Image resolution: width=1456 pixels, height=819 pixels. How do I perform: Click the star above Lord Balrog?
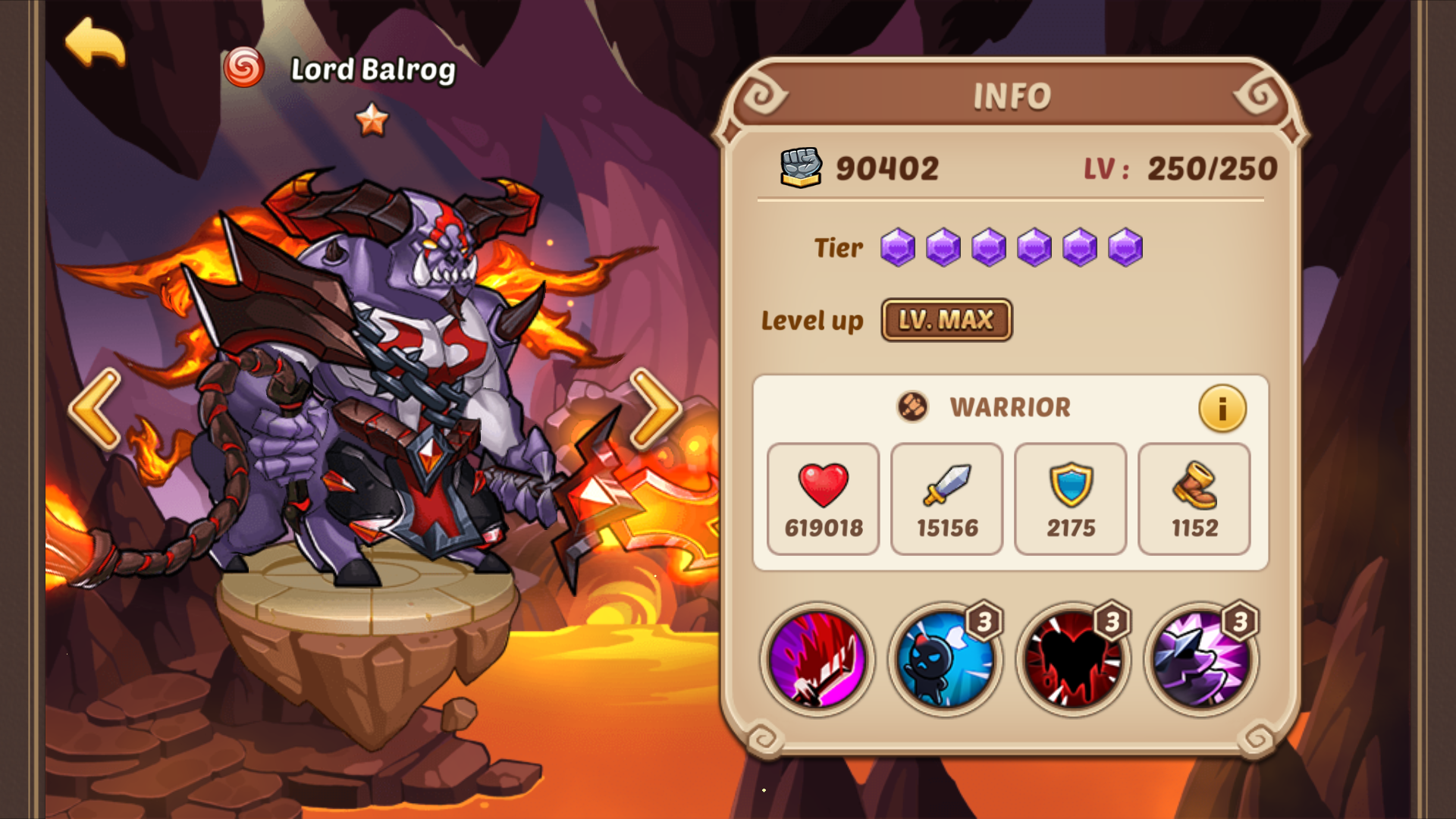[x=371, y=120]
